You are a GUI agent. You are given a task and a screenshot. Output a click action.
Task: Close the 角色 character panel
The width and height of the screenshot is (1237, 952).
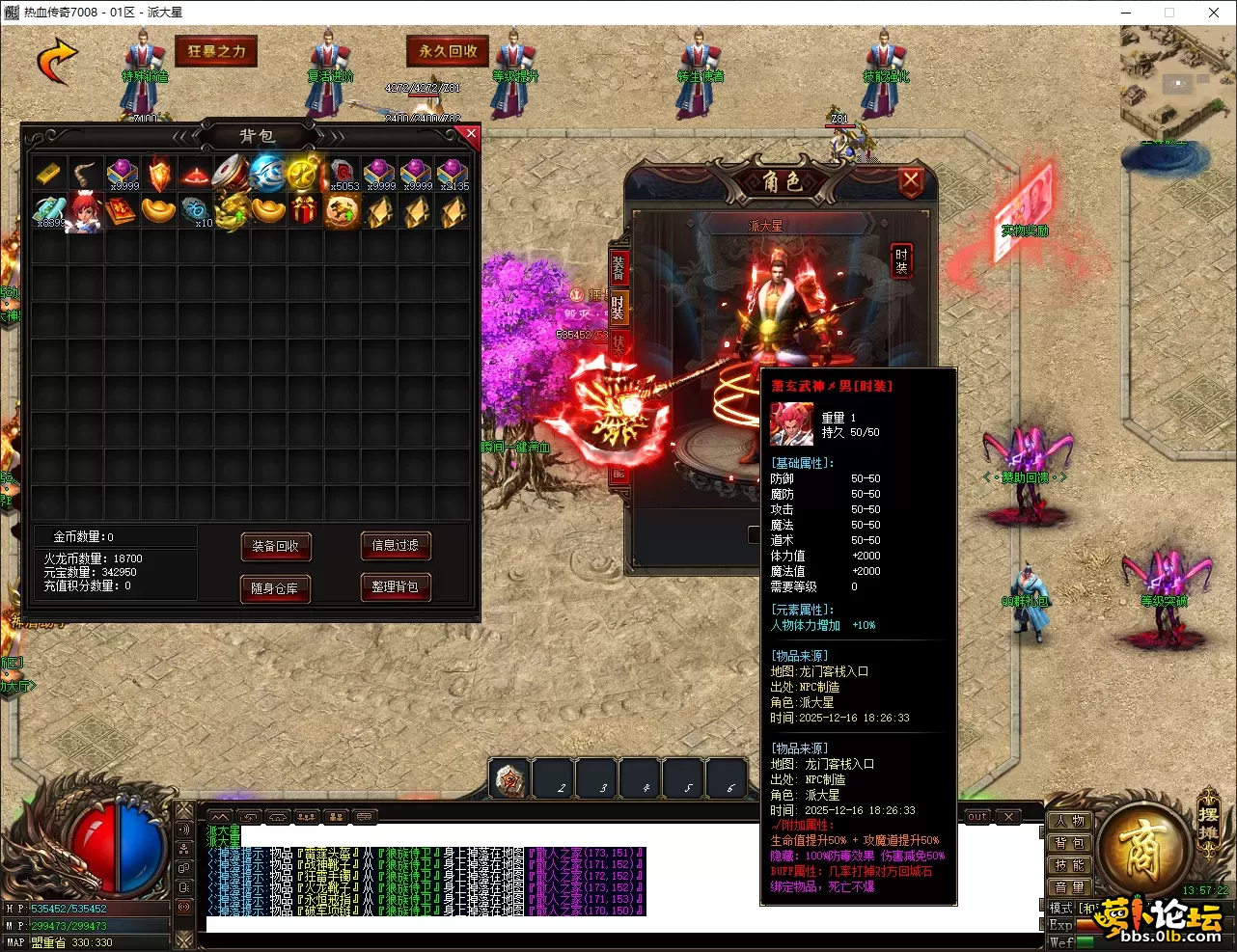coord(910,180)
